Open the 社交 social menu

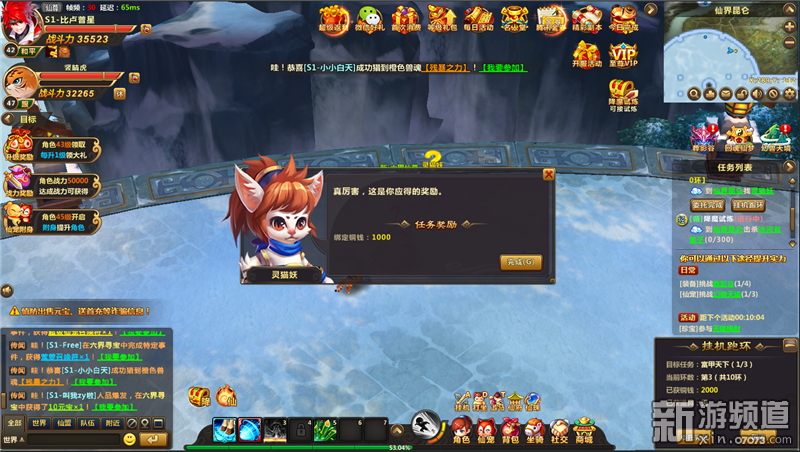559,430
